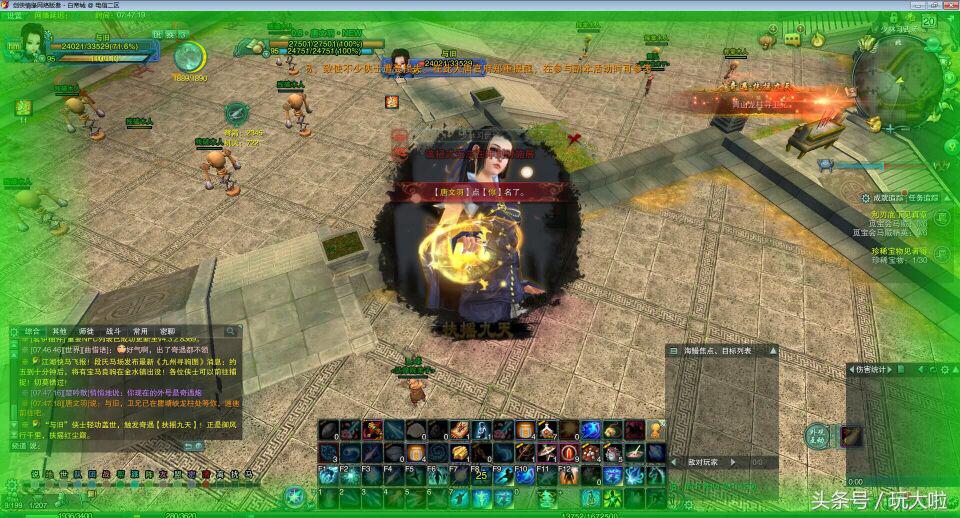Open the 任务追踪 quest tracking tab
The image size is (960, 518).
pos(923,198)
